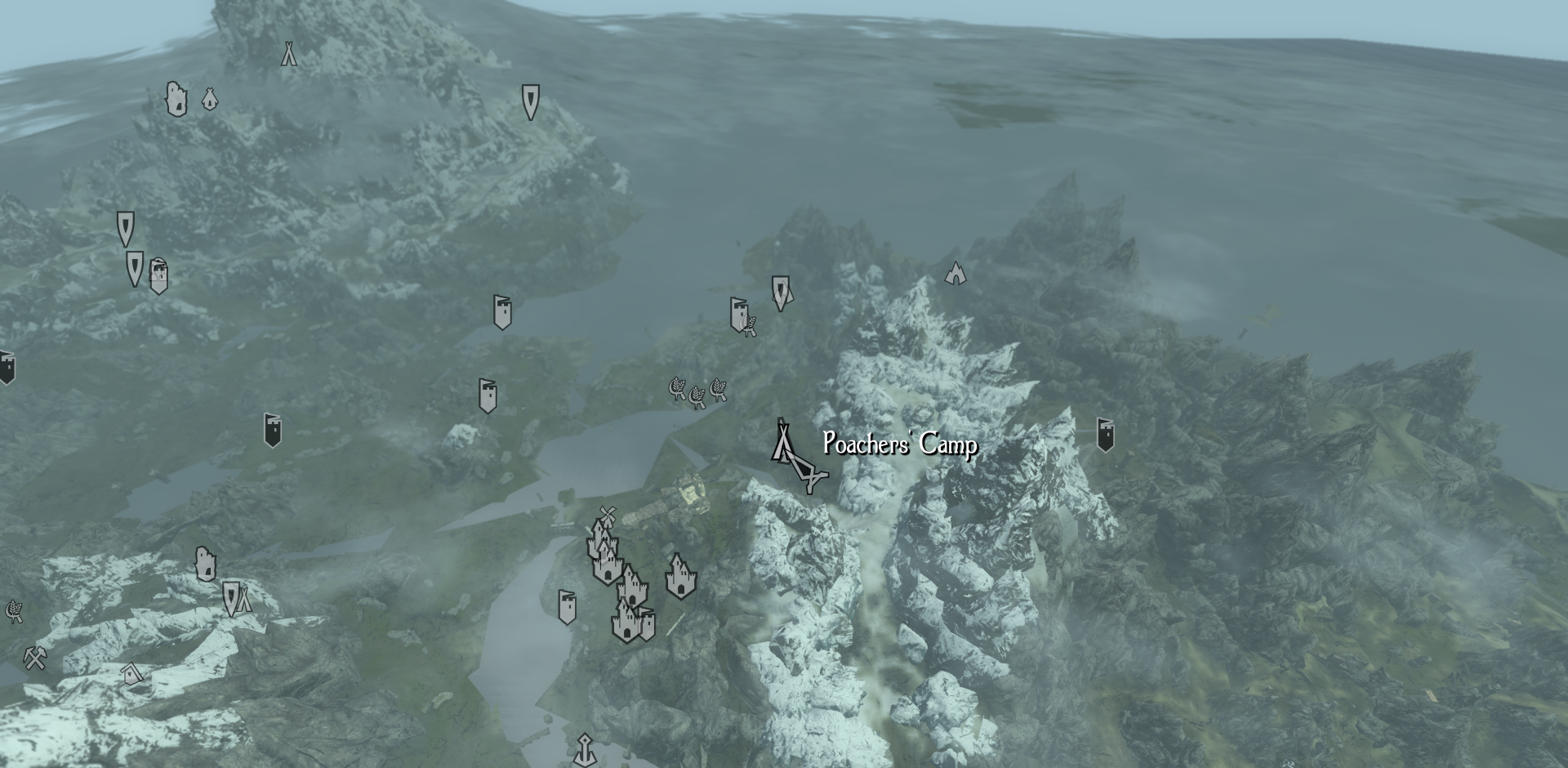Choose the crossed pickaxes mine marker
This screenshot has height=768, width=1568.
pos(33,658)
